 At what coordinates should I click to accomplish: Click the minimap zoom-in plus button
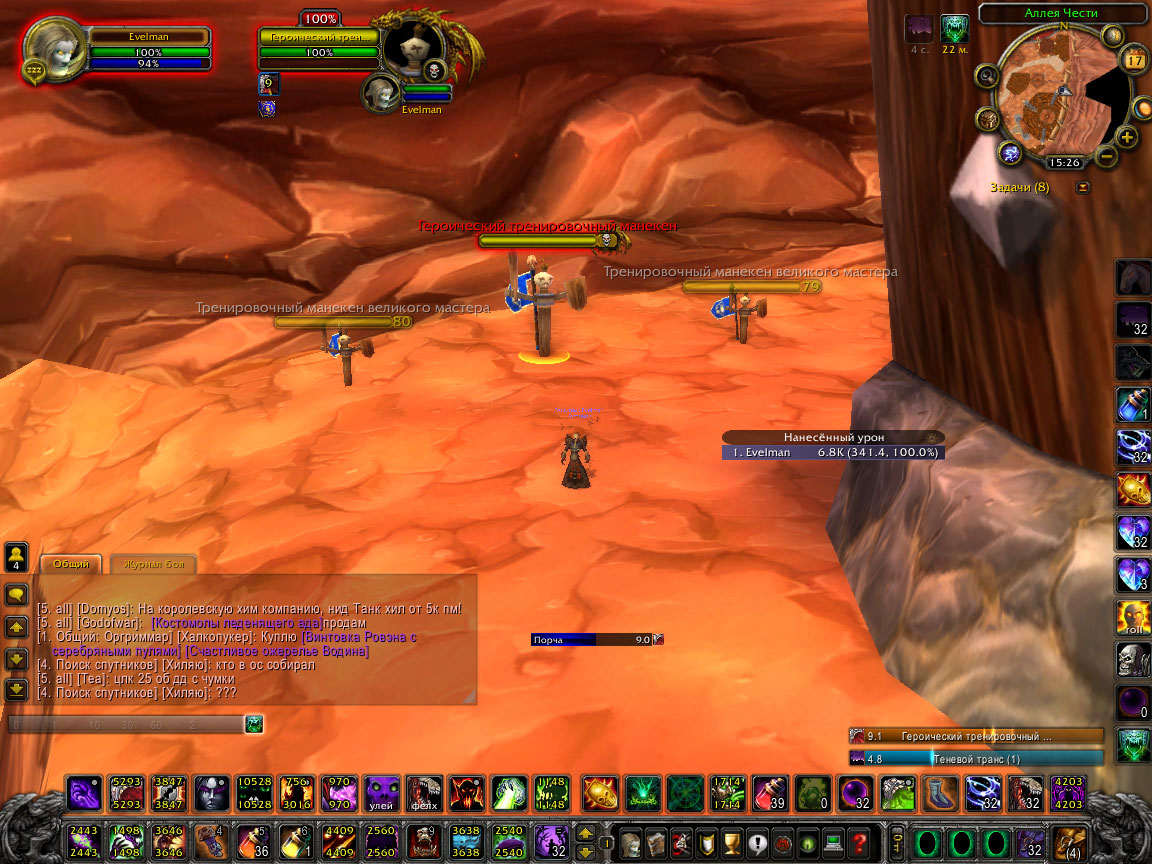[1127, 137]
